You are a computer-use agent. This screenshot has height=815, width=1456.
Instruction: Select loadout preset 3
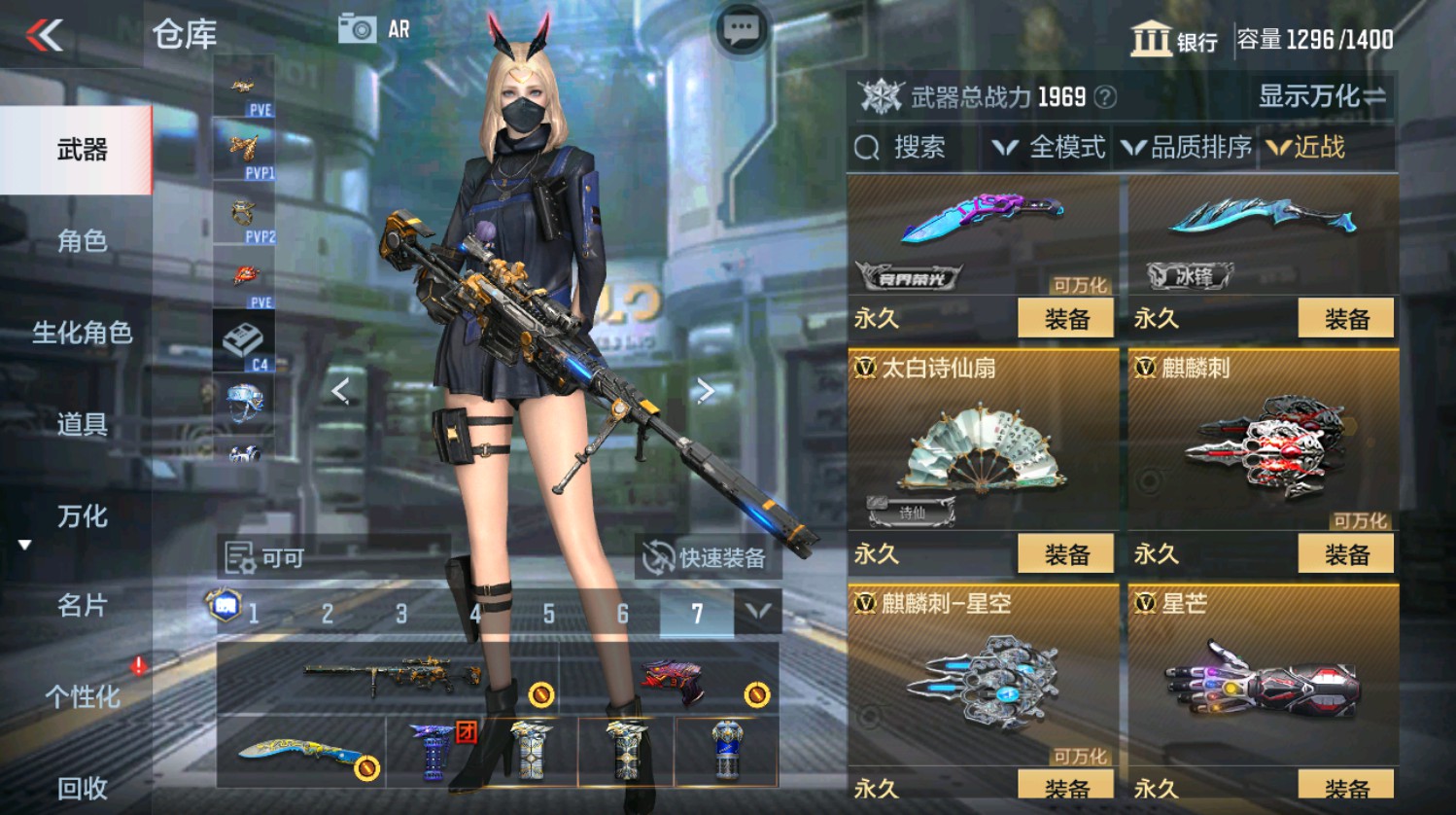coord(400,615)
